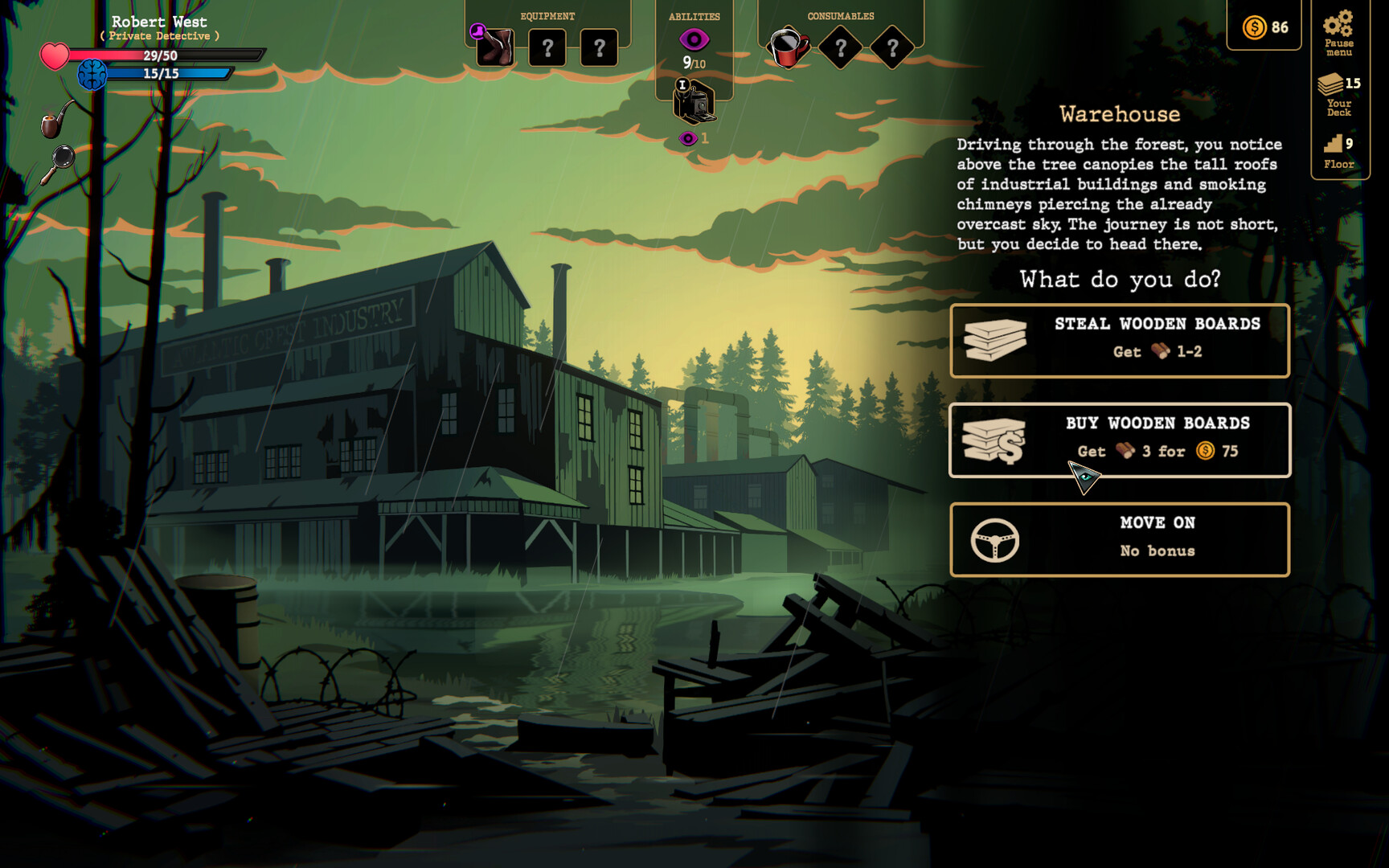Open the third Equipment question mark slot

click(598, 48)
